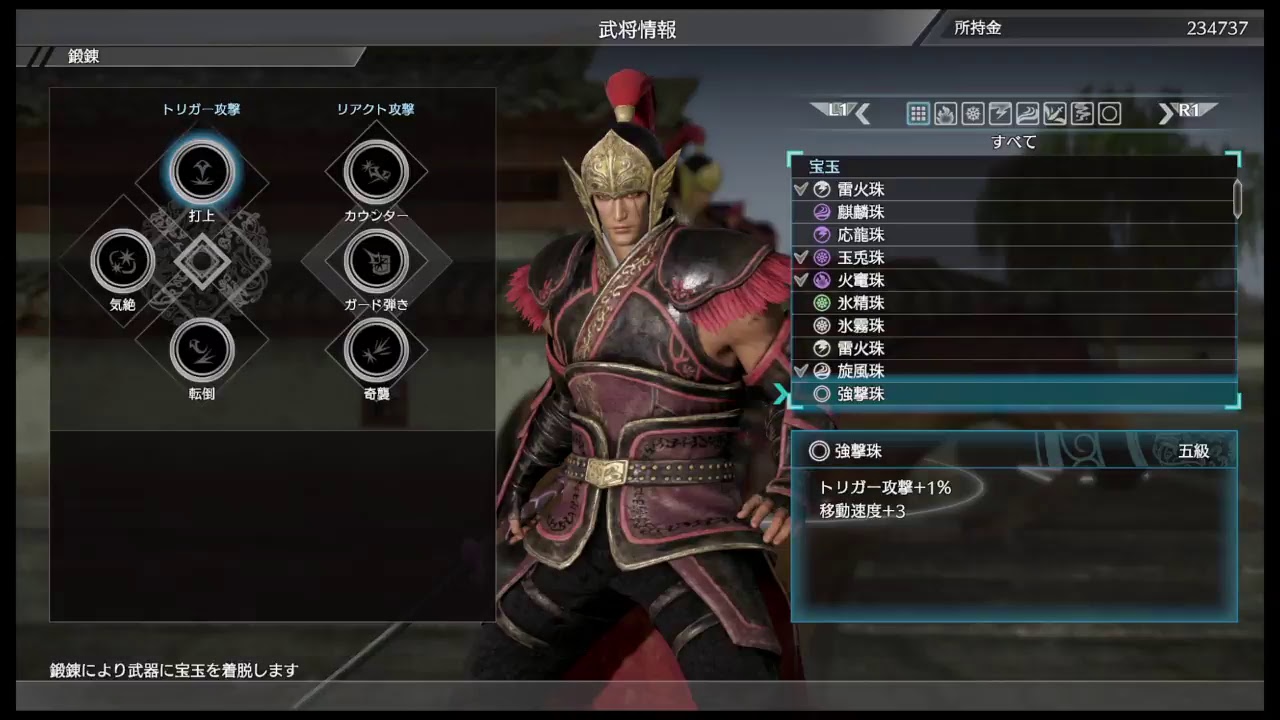Click the ガード弾き gem slot icon
1280x720 pixels.
(377, 260)
